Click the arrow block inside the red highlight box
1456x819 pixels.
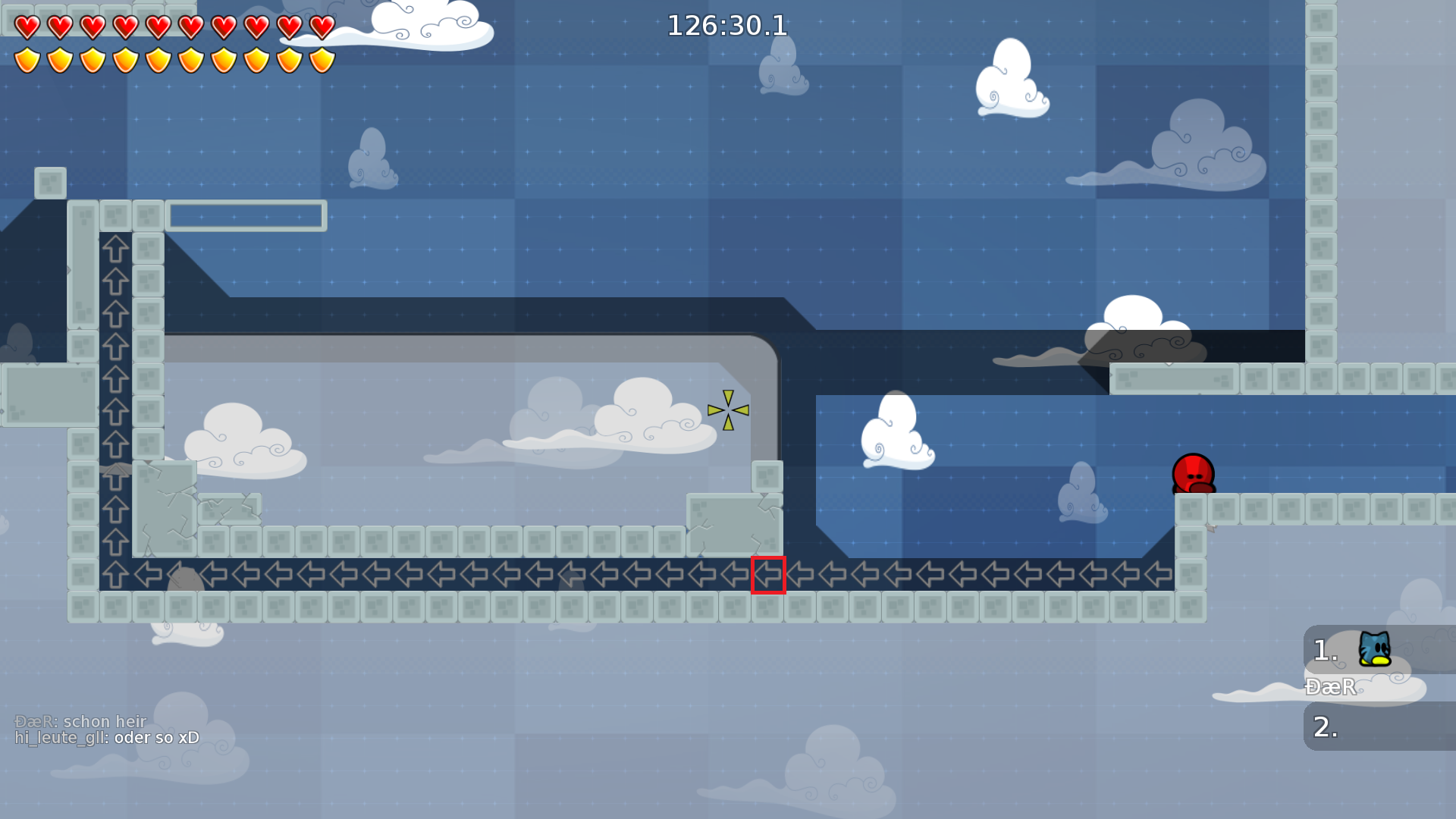click(767, 576)
